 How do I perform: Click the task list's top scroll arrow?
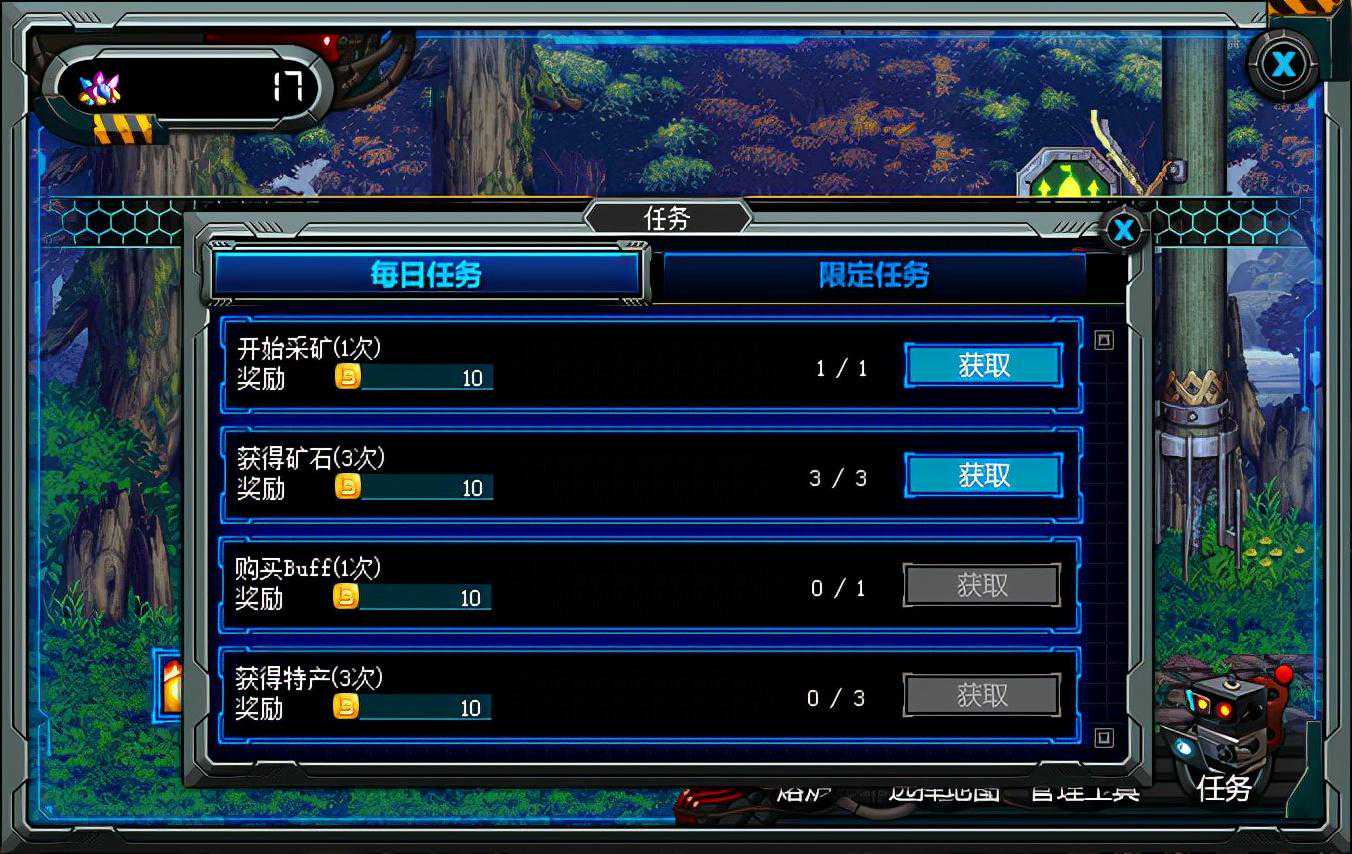coord(1103,341)
